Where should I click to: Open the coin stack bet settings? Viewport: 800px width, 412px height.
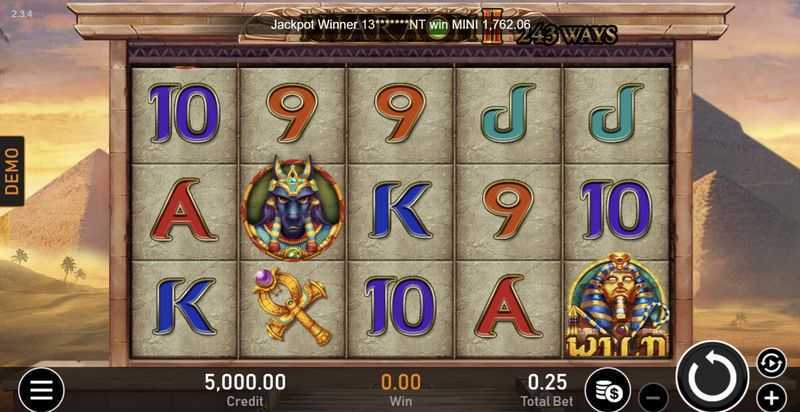[x=607, y=389]
